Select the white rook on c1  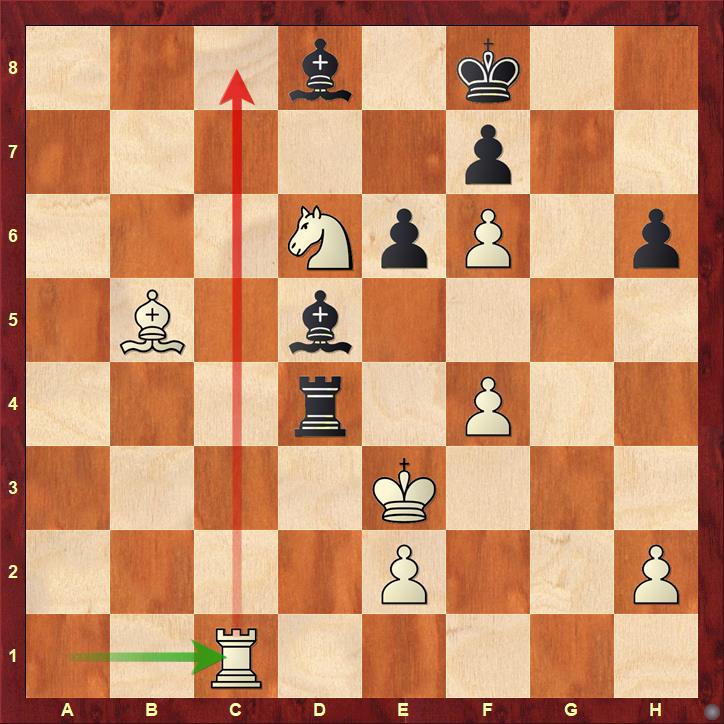[x=236, y=657]
